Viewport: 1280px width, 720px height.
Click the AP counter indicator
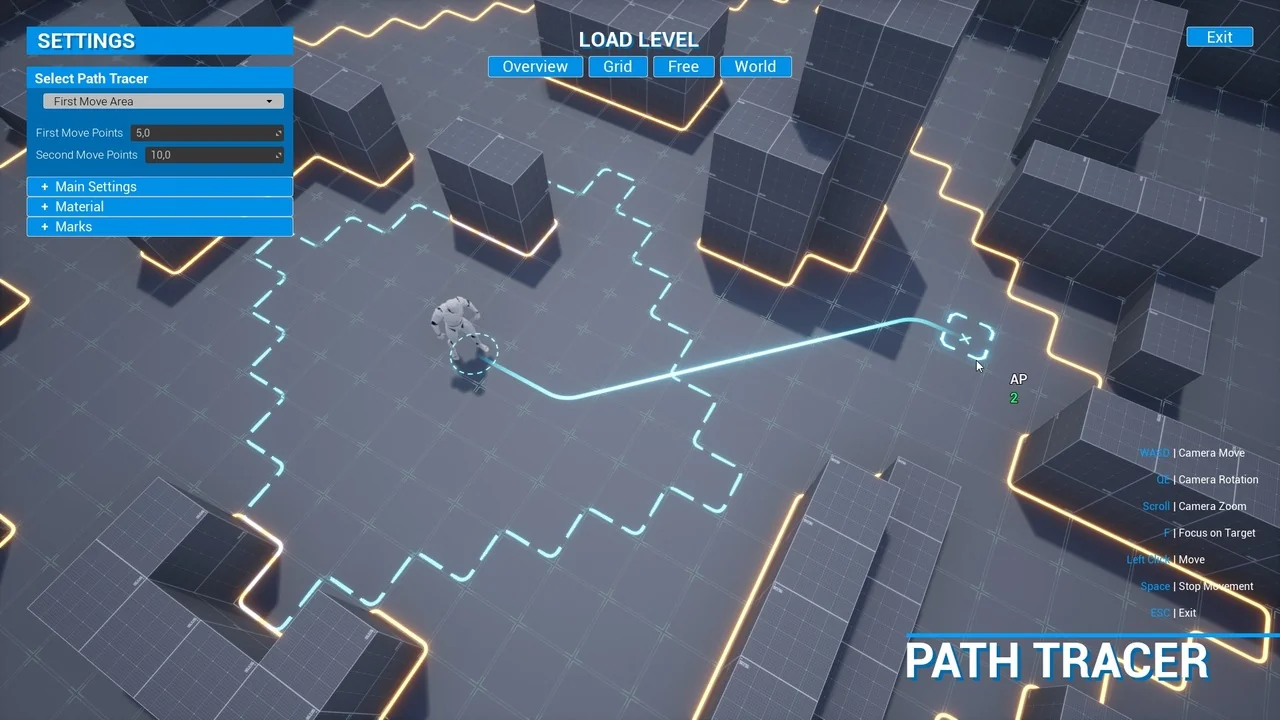1017,379
